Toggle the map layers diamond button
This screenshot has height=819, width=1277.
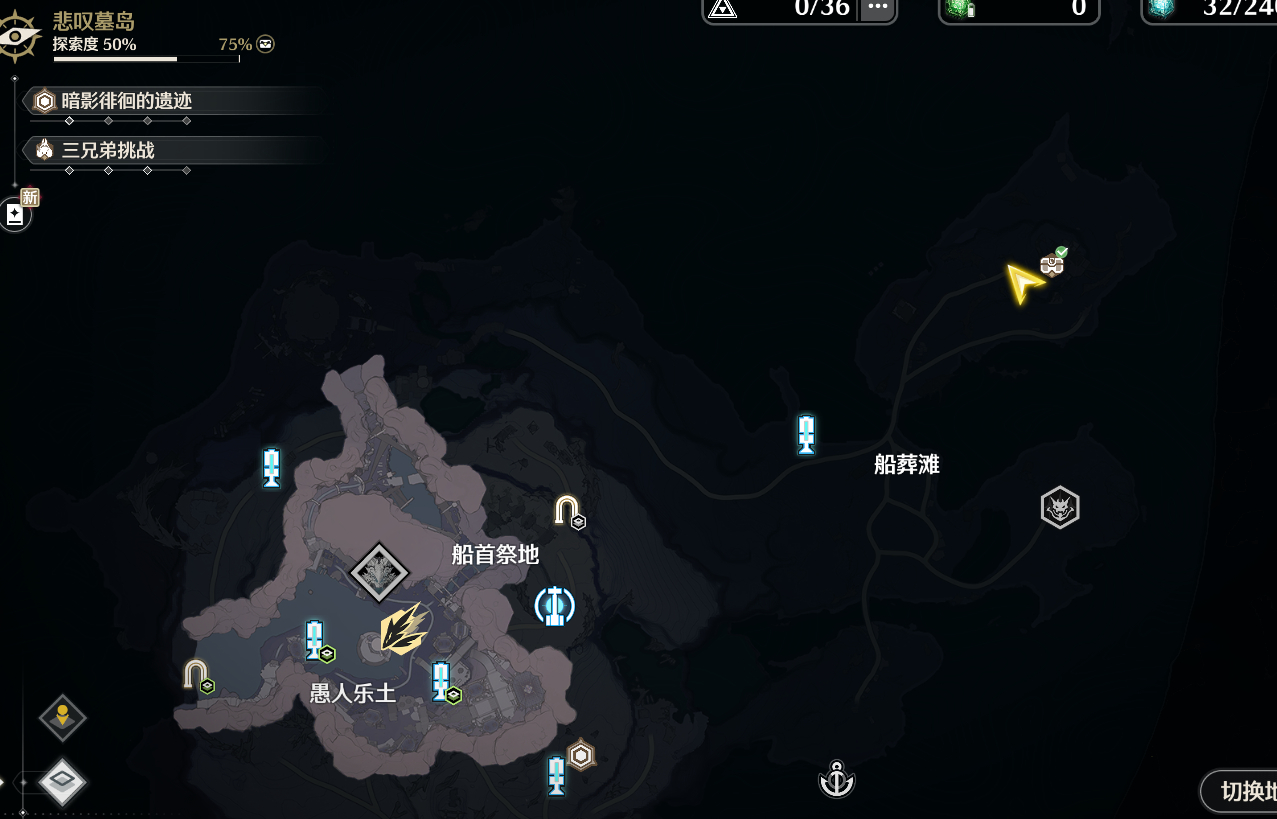[62, 781]
